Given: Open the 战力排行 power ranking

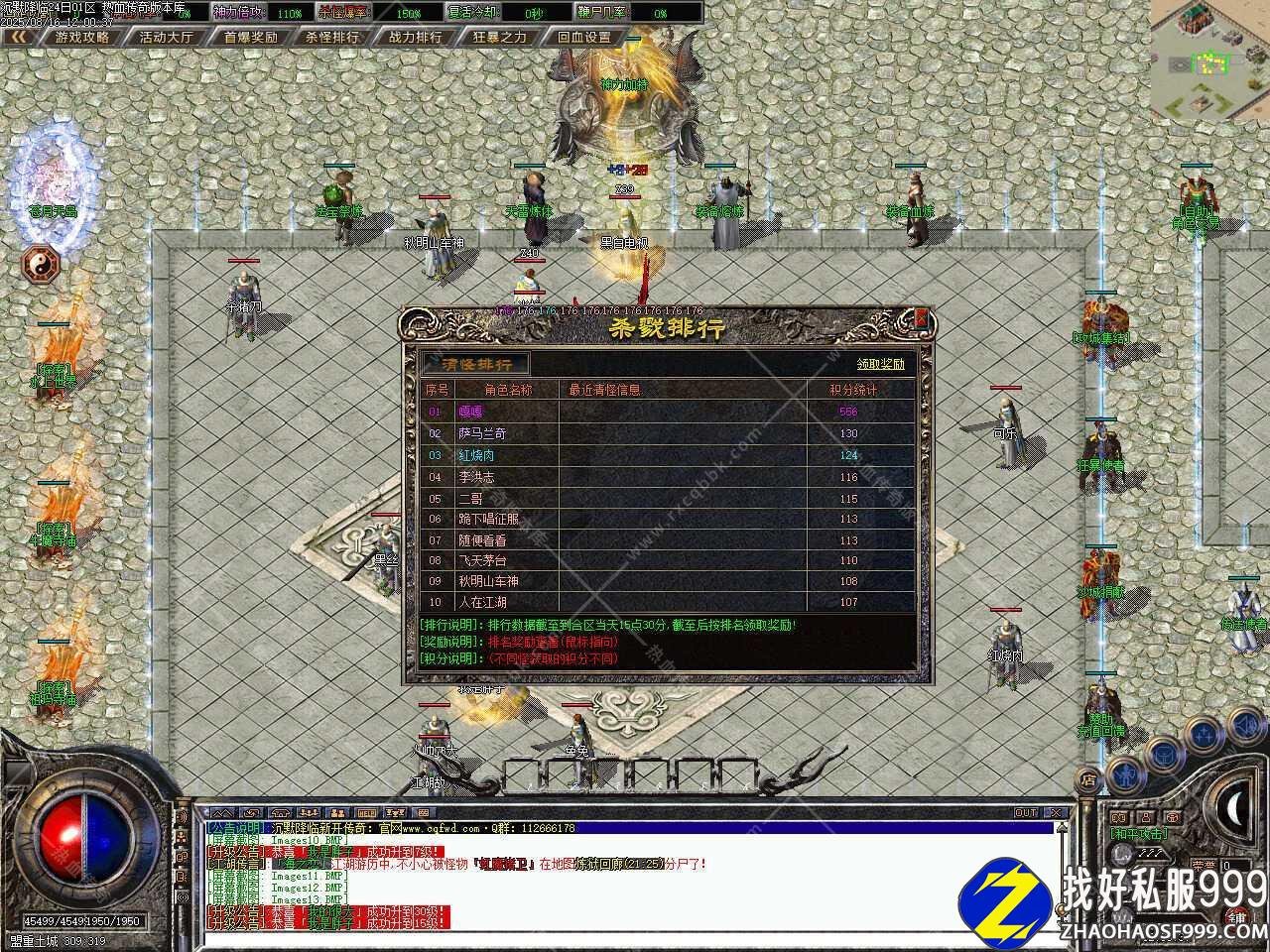Looking at the screenshot, I should pyautogui.click(x=416, y=37).
